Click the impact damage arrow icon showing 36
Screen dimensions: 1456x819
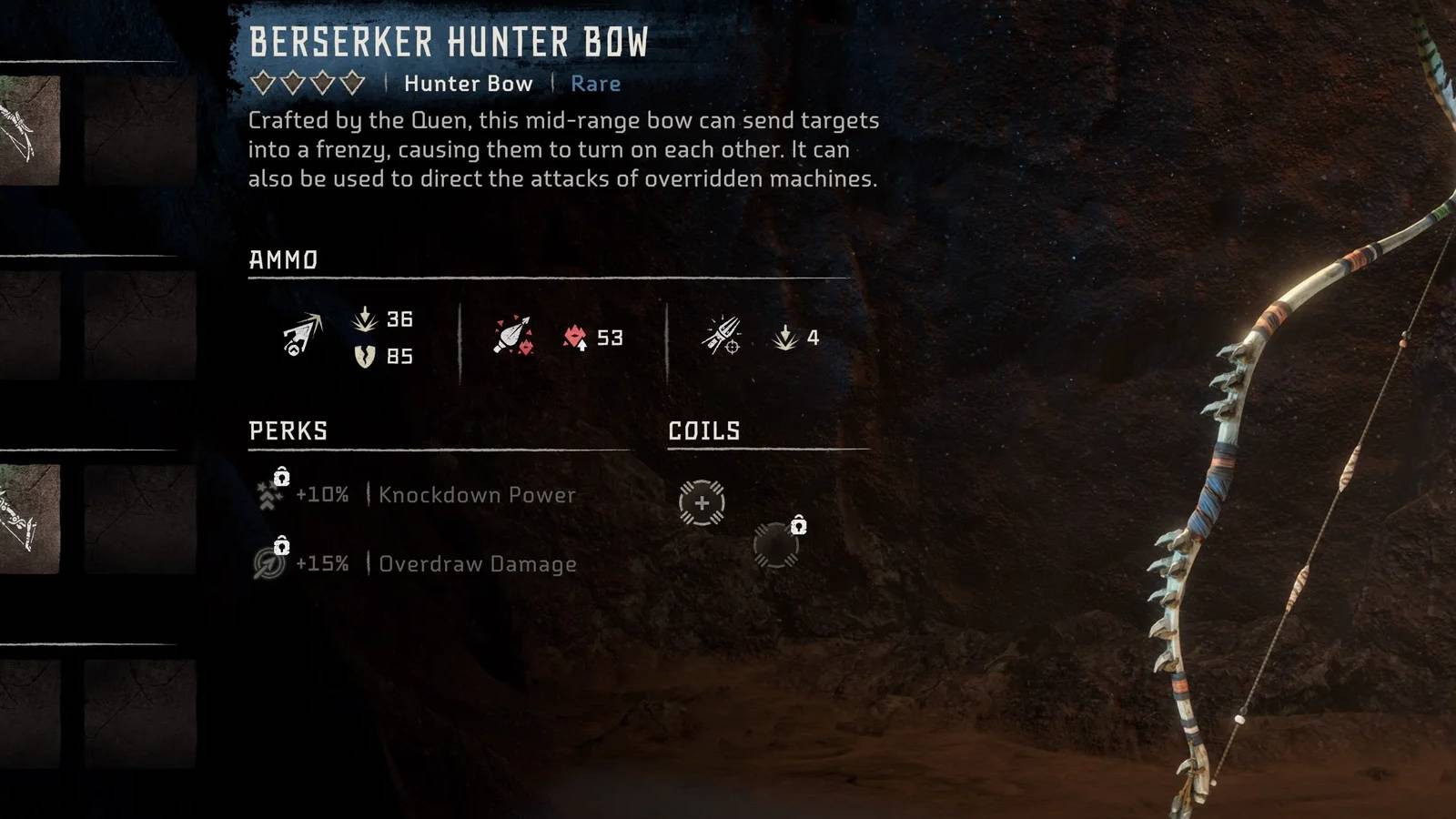(x=363, y=318)
